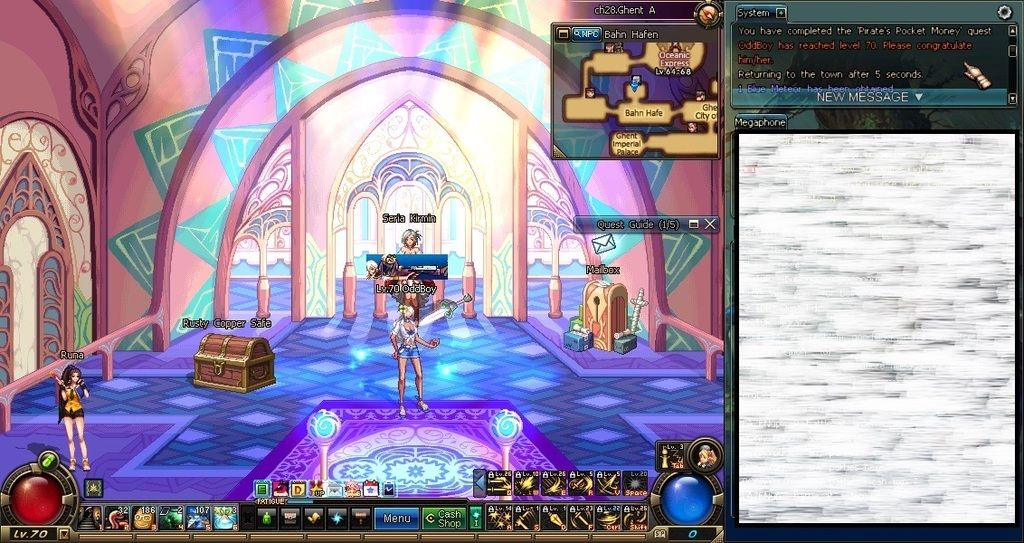Image resolution: width=1024 pixels, height=543 pixels.
Task: Click the calendar event icon
Action: pyautogui.click(x=371, y=489)
